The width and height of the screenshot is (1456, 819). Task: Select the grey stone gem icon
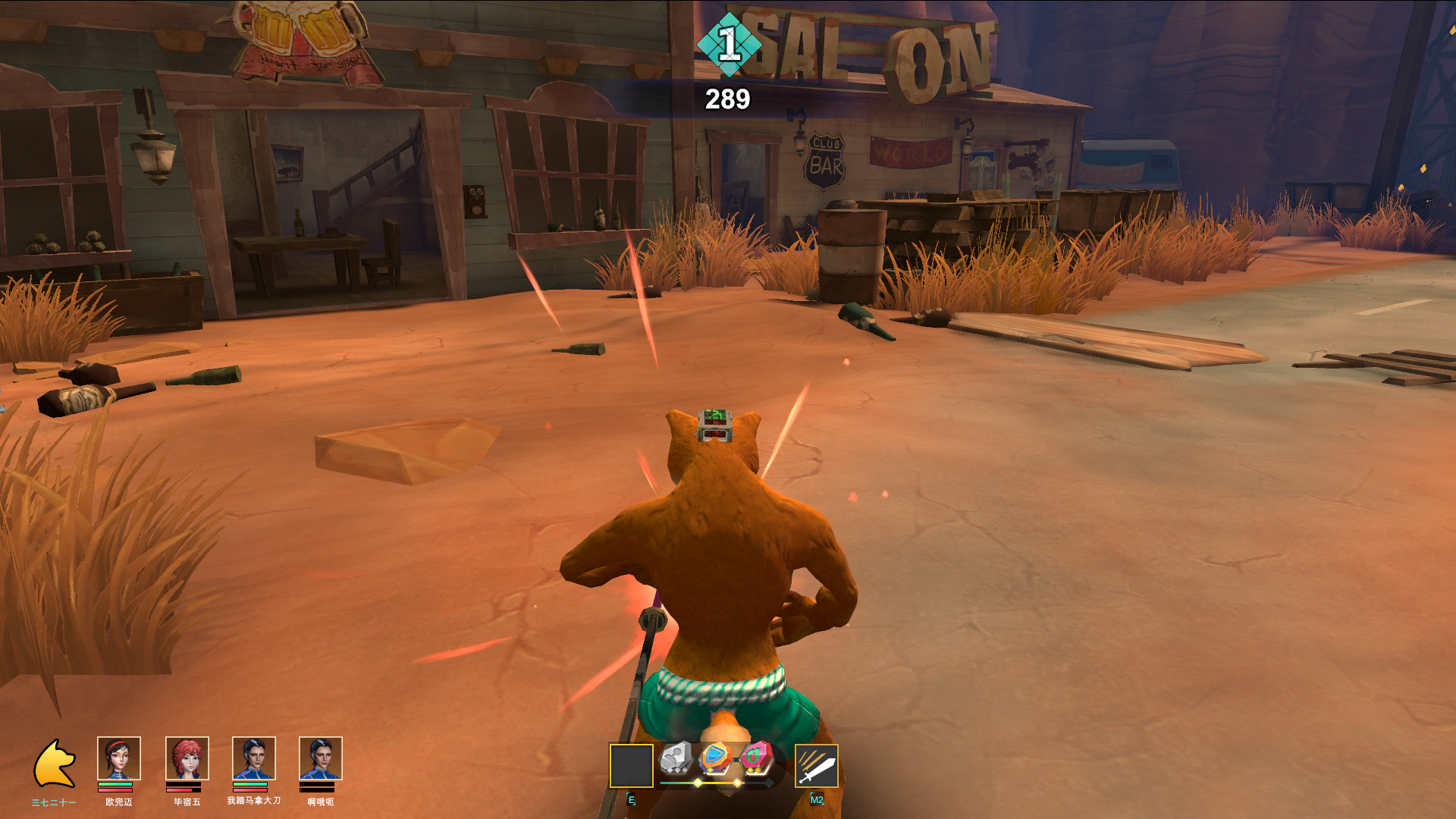click(676, 758)
